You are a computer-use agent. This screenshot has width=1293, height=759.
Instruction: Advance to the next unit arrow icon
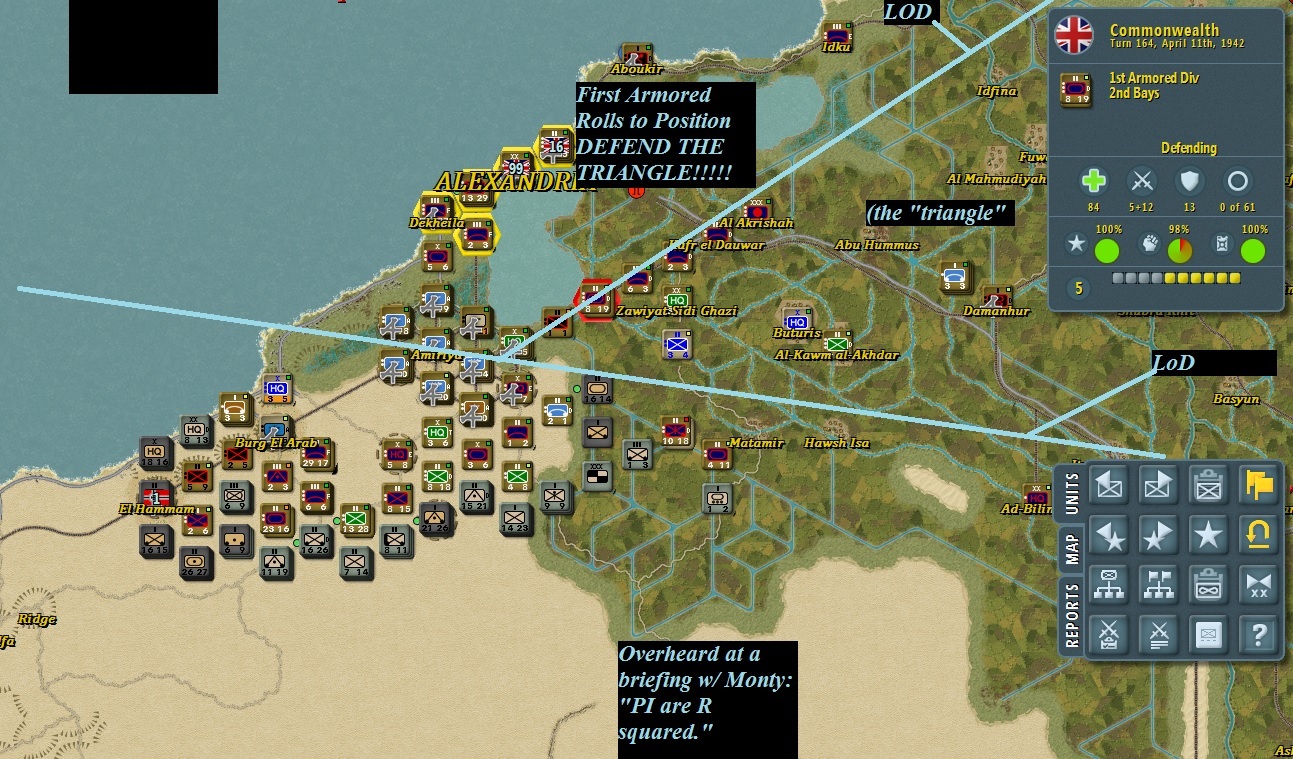coord(1158,484)
